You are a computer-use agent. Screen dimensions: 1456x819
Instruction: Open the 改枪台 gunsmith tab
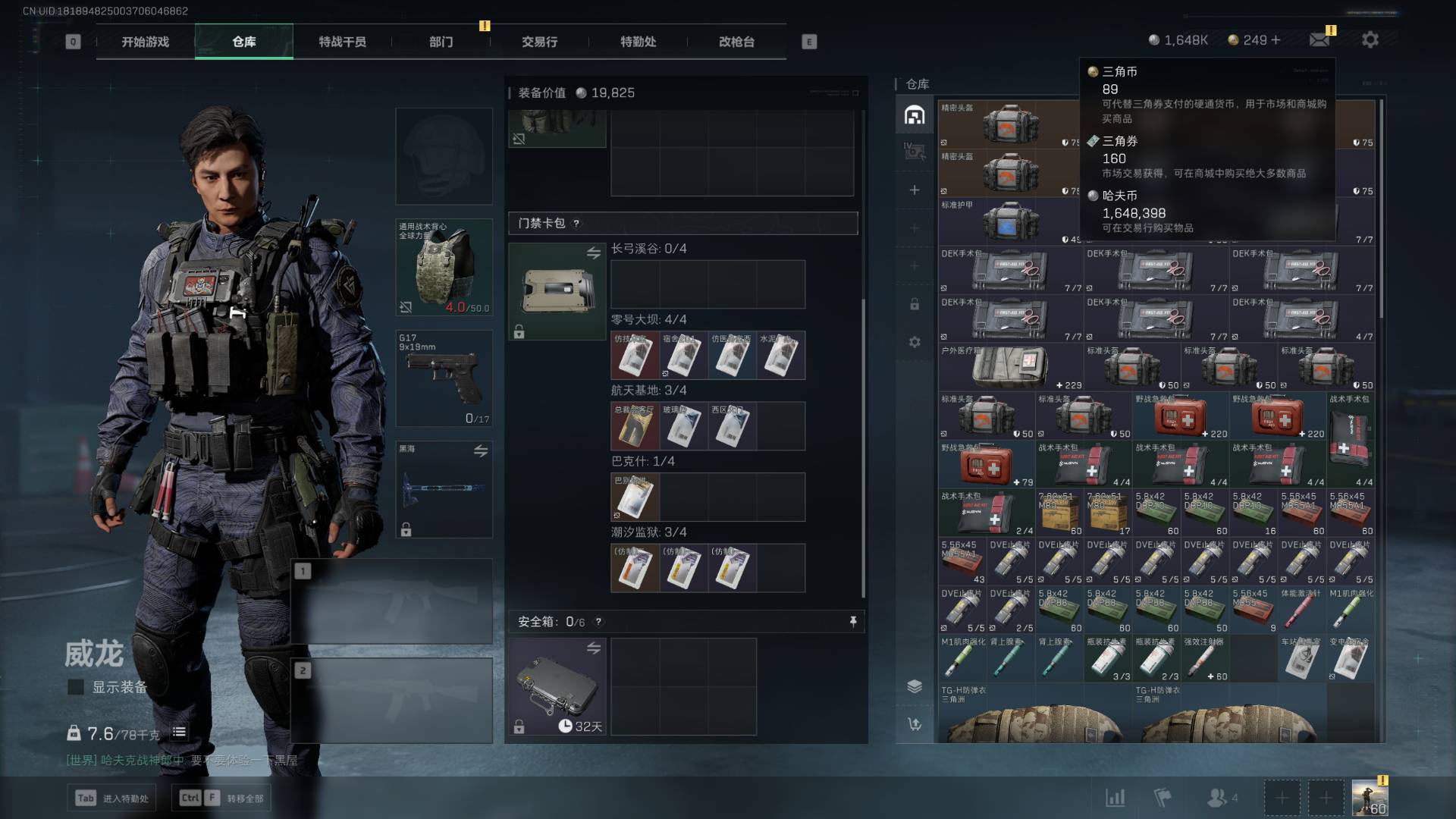[x=736, y=42]
